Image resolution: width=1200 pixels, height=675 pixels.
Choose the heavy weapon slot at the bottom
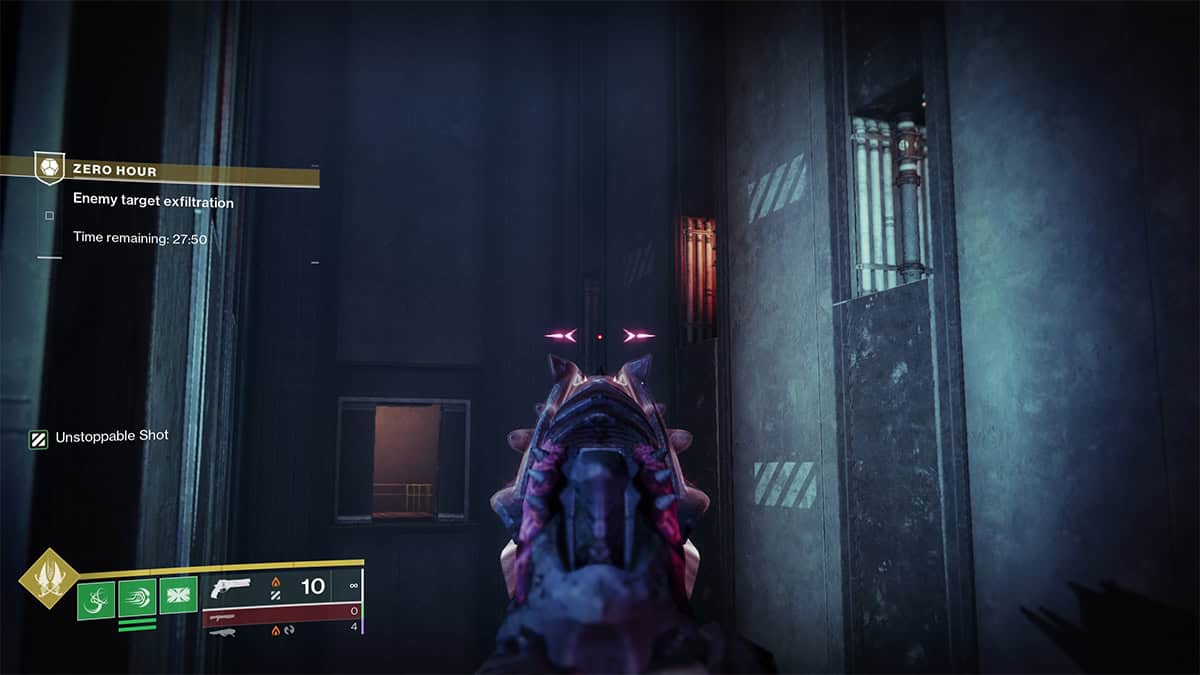pyautogui.click(x=282, y=630)
